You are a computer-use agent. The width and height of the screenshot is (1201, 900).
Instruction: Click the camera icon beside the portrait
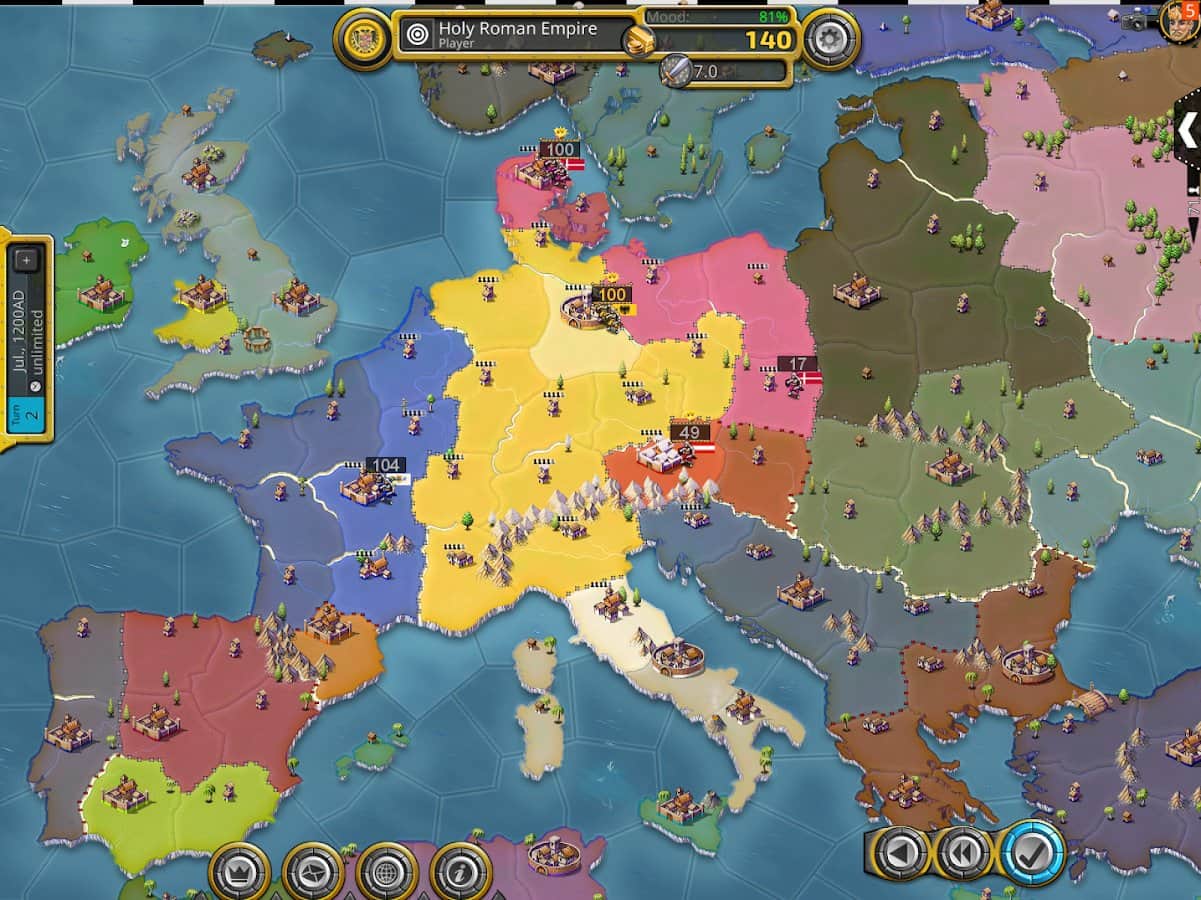point(1138,20)
